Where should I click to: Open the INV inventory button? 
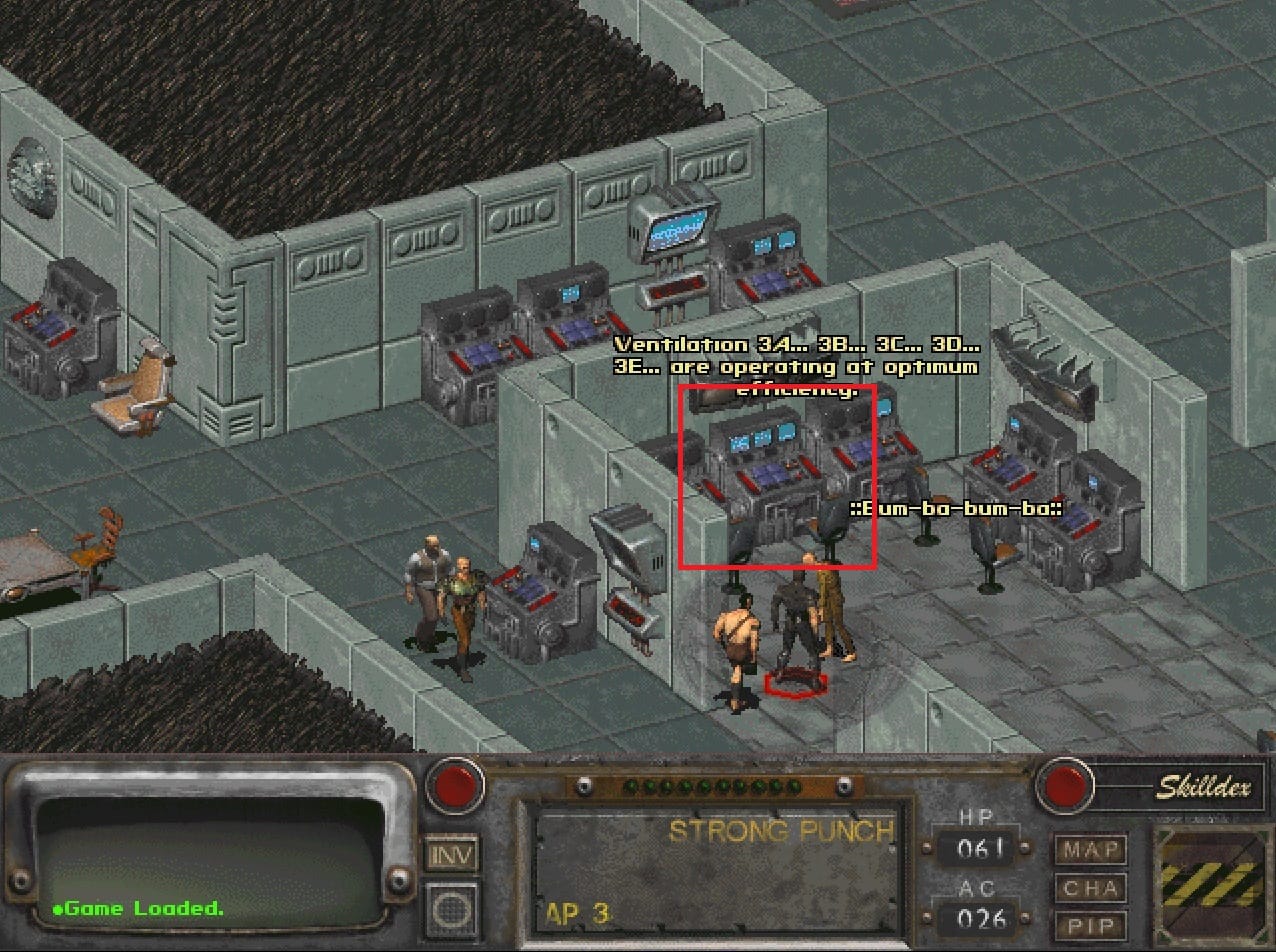tap(452, 855)
